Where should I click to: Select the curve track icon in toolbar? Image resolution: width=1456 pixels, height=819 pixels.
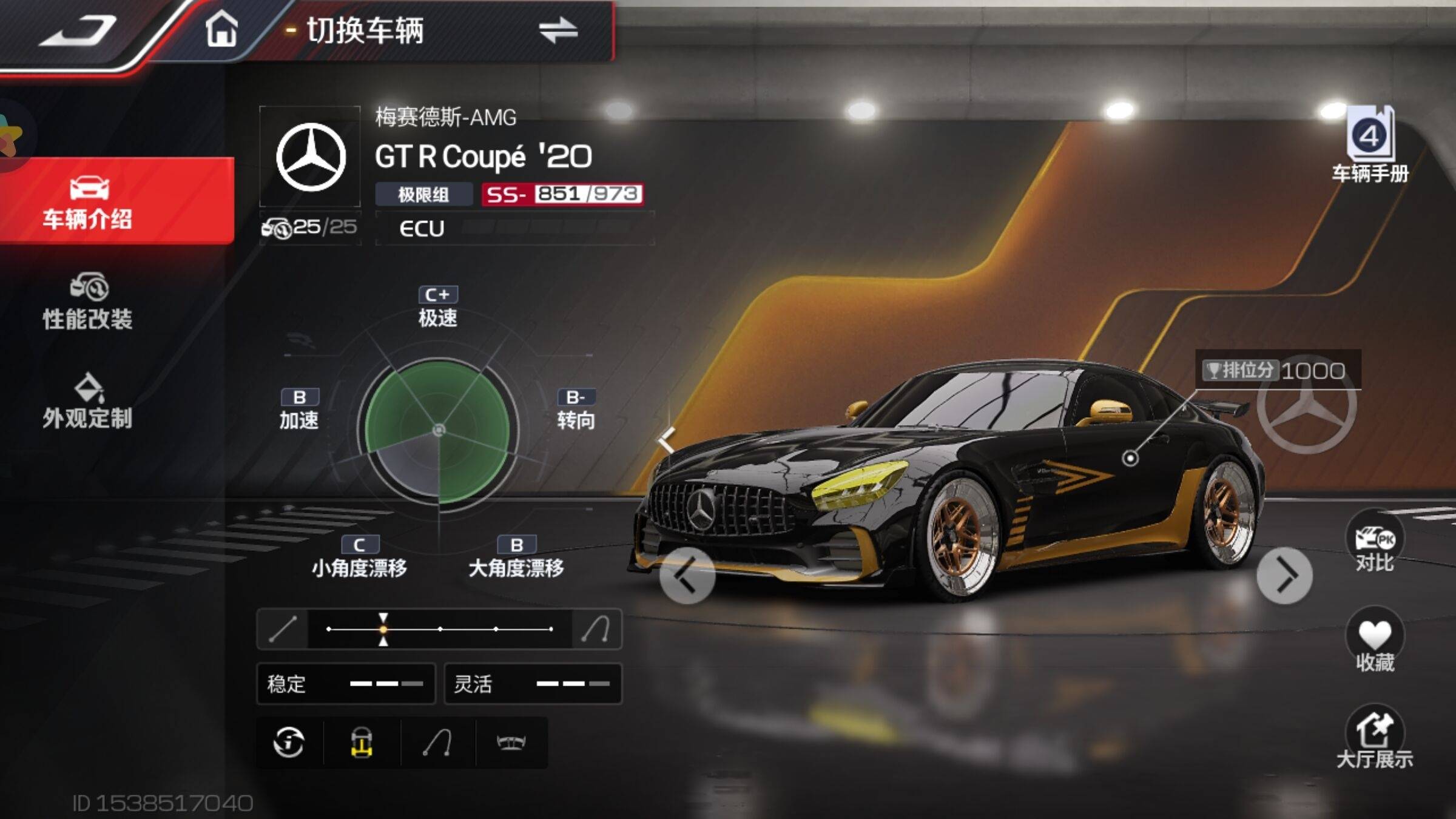(x=437, y=742)
